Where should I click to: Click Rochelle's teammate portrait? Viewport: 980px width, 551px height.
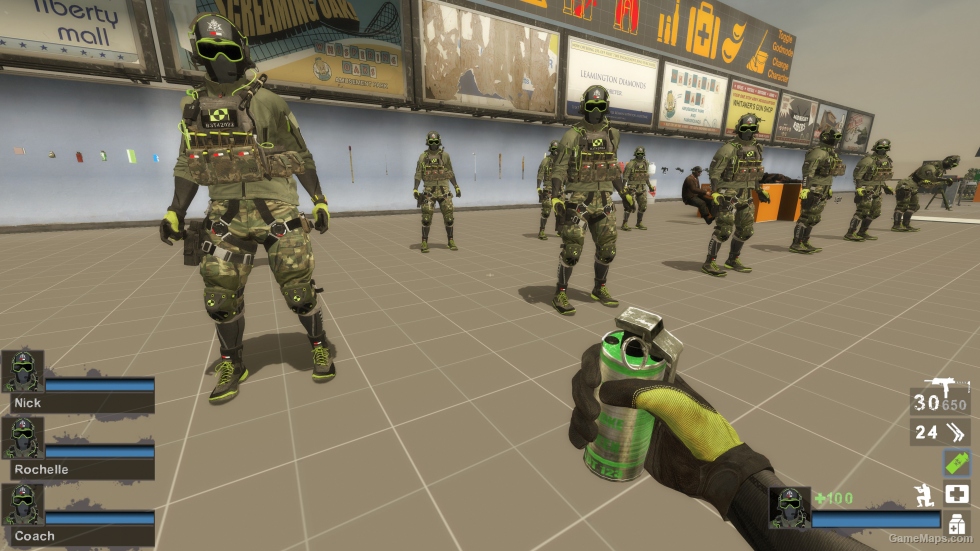pos(22,438)
